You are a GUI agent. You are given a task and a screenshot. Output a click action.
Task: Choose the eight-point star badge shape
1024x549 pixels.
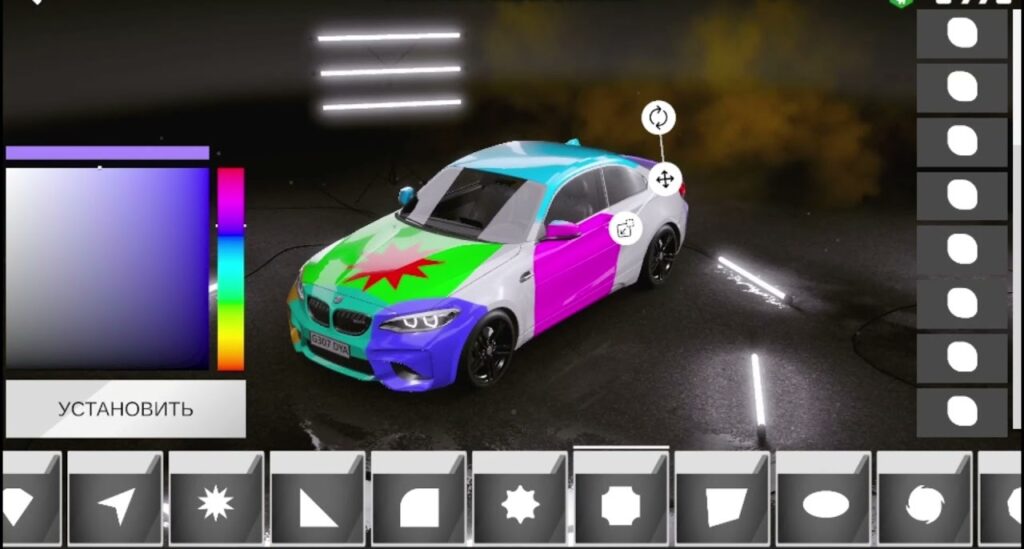coord(520,499)
